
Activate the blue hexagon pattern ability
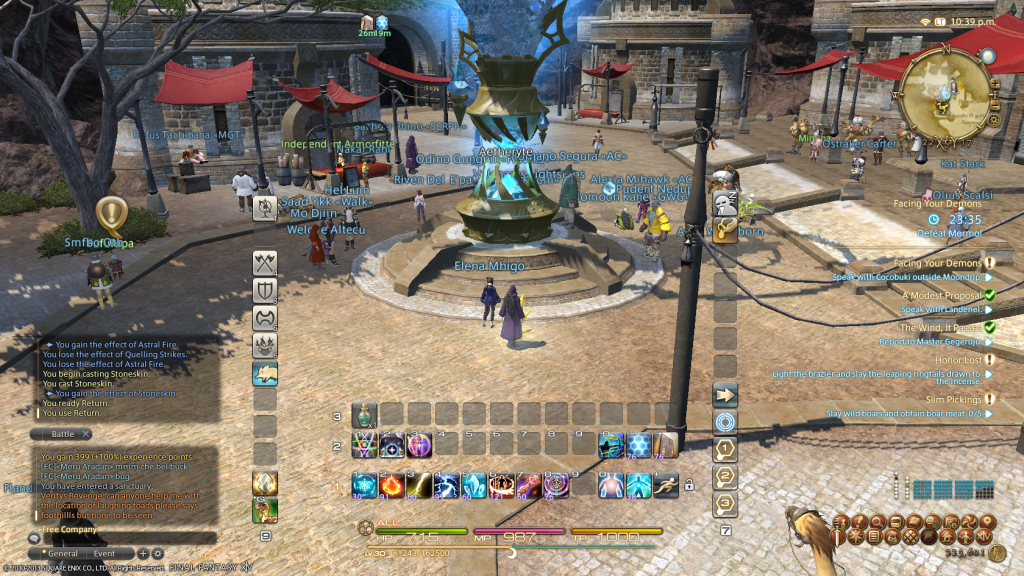pyautogui.click(x=638, y=445)
